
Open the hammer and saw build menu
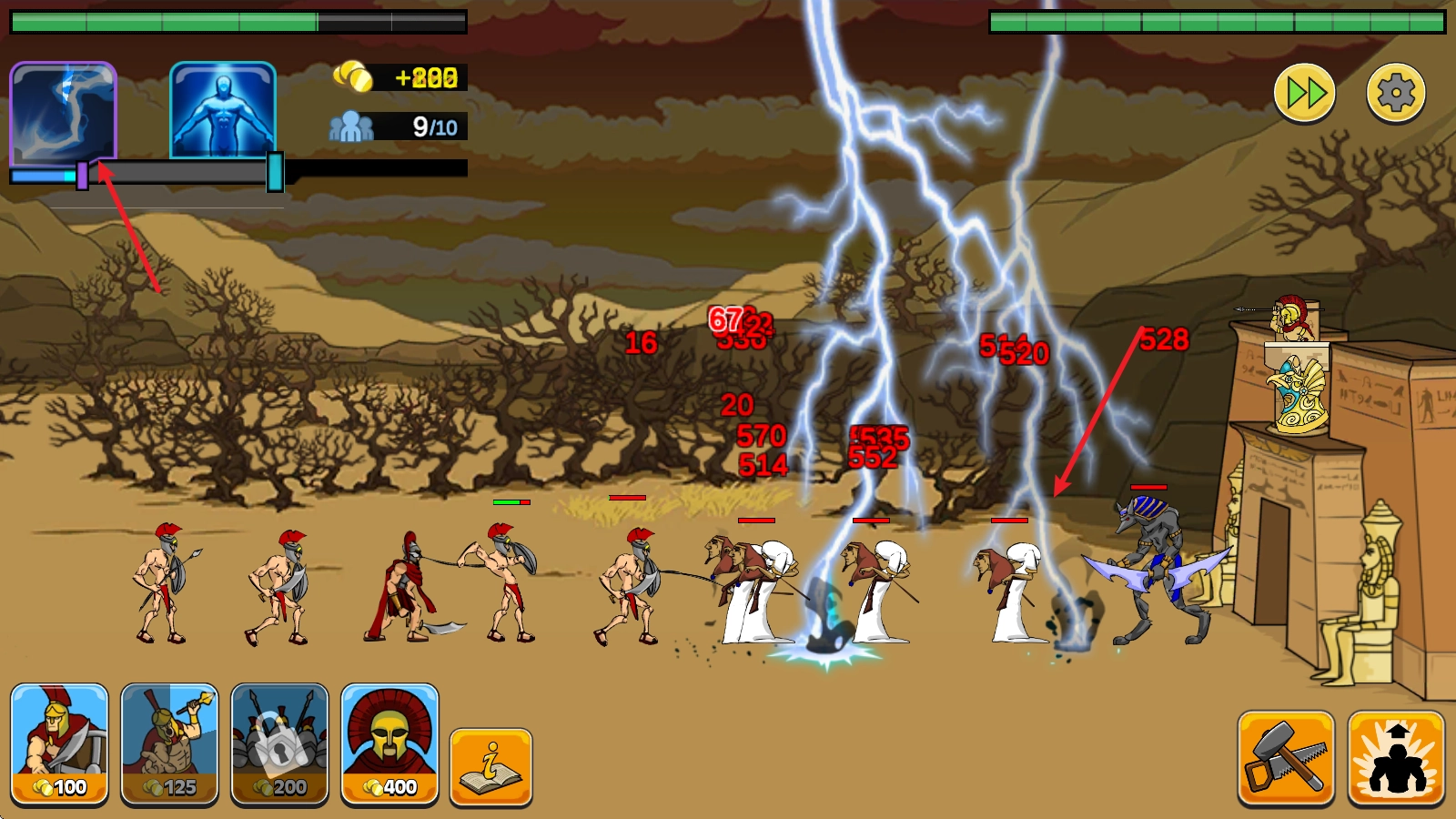1286,758
